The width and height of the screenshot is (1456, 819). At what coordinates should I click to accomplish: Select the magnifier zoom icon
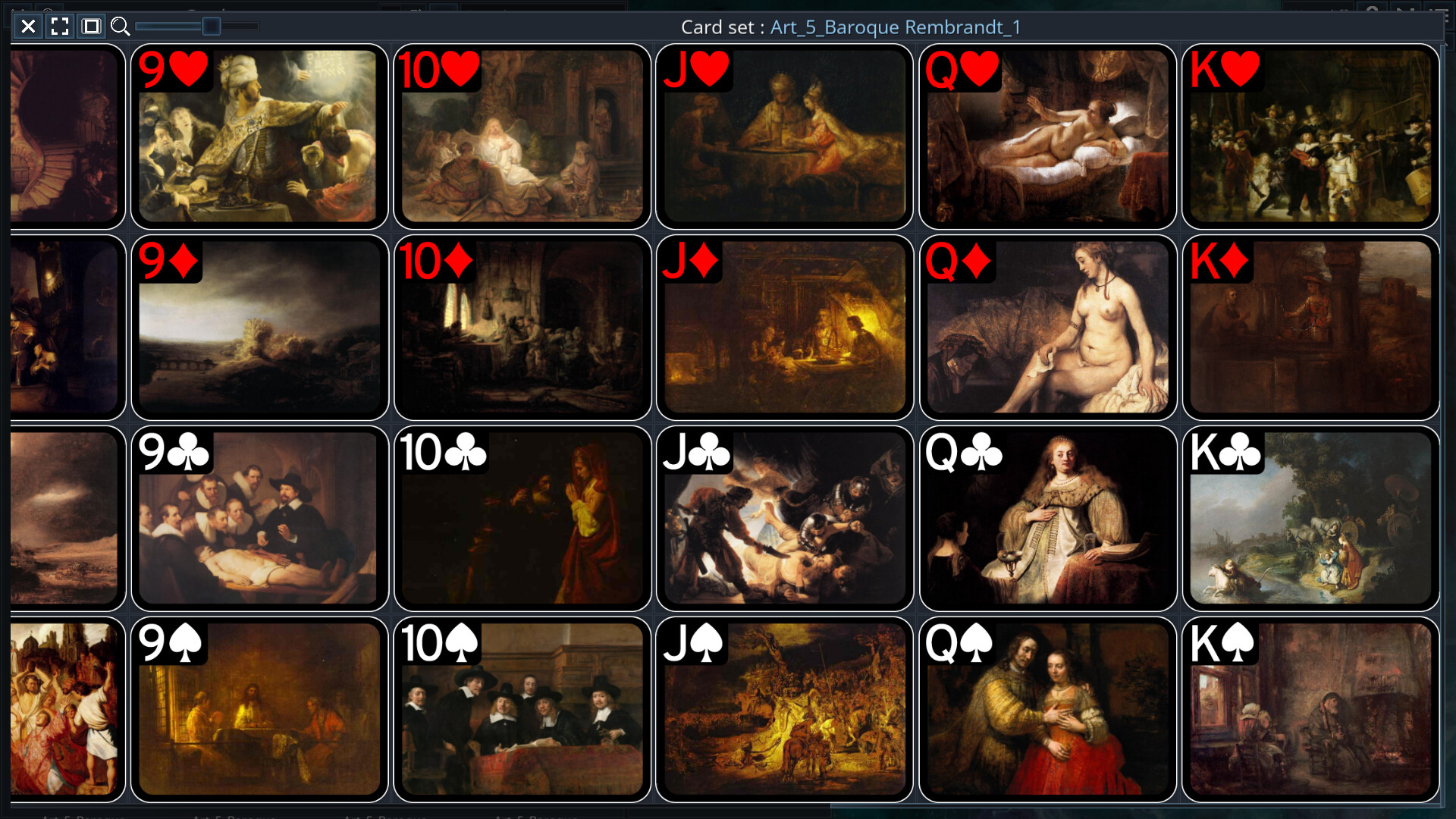pyautogui.click(x=120, y=27)
